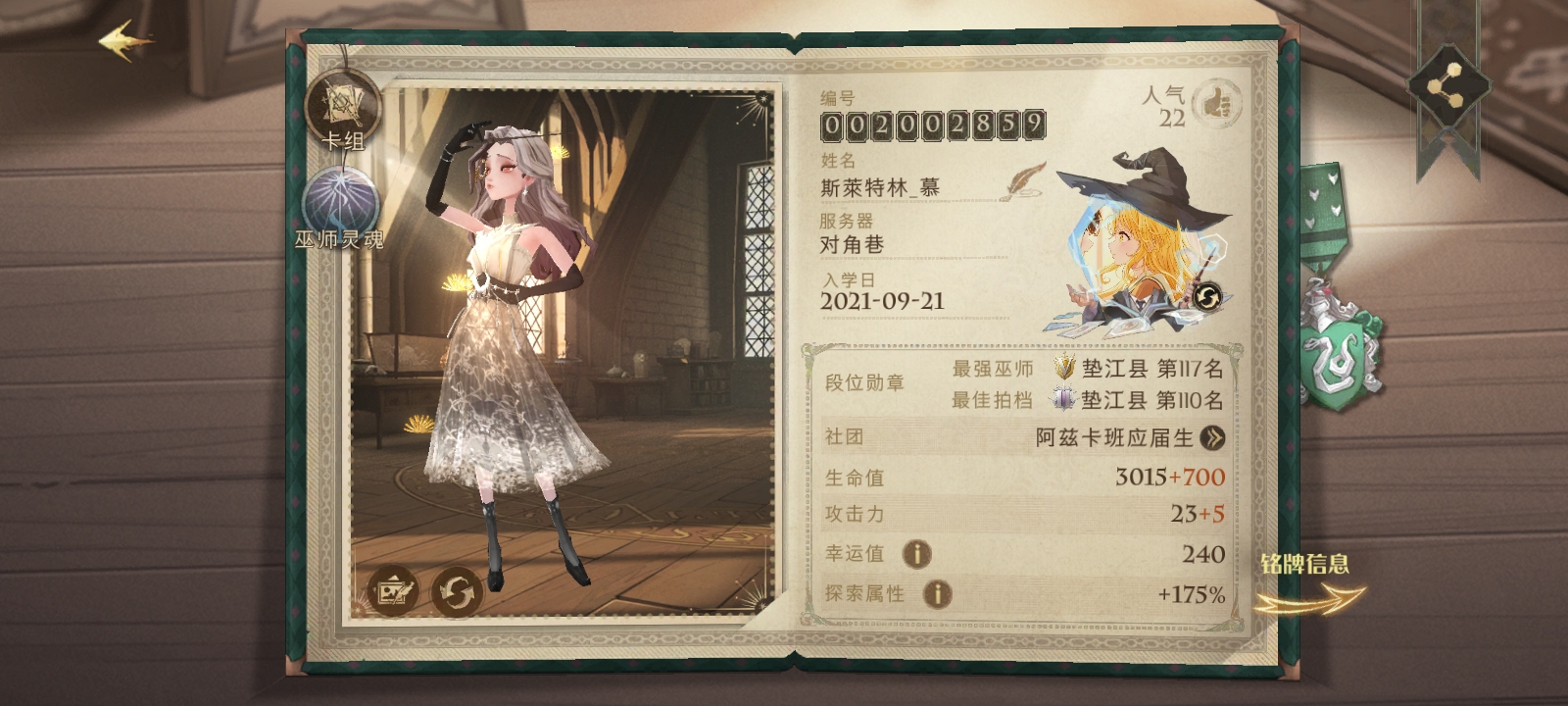Edit the name with quill icon
Image resolution: width=1568 pixels, height=706 pixels.
[x=1023, y=182]
